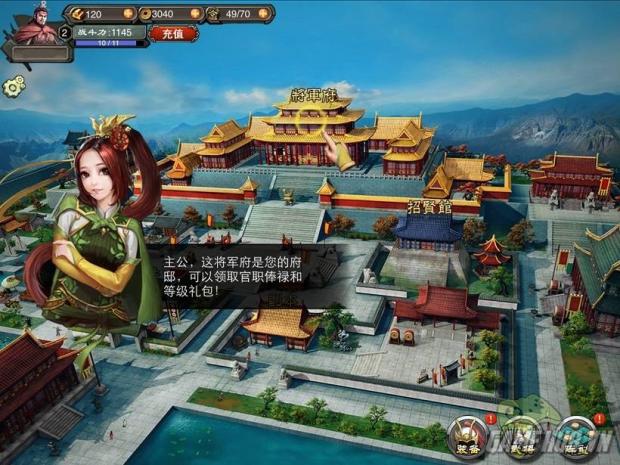Open the 装备 equipment menu
The image size is (620, 465).
[466, 436]
